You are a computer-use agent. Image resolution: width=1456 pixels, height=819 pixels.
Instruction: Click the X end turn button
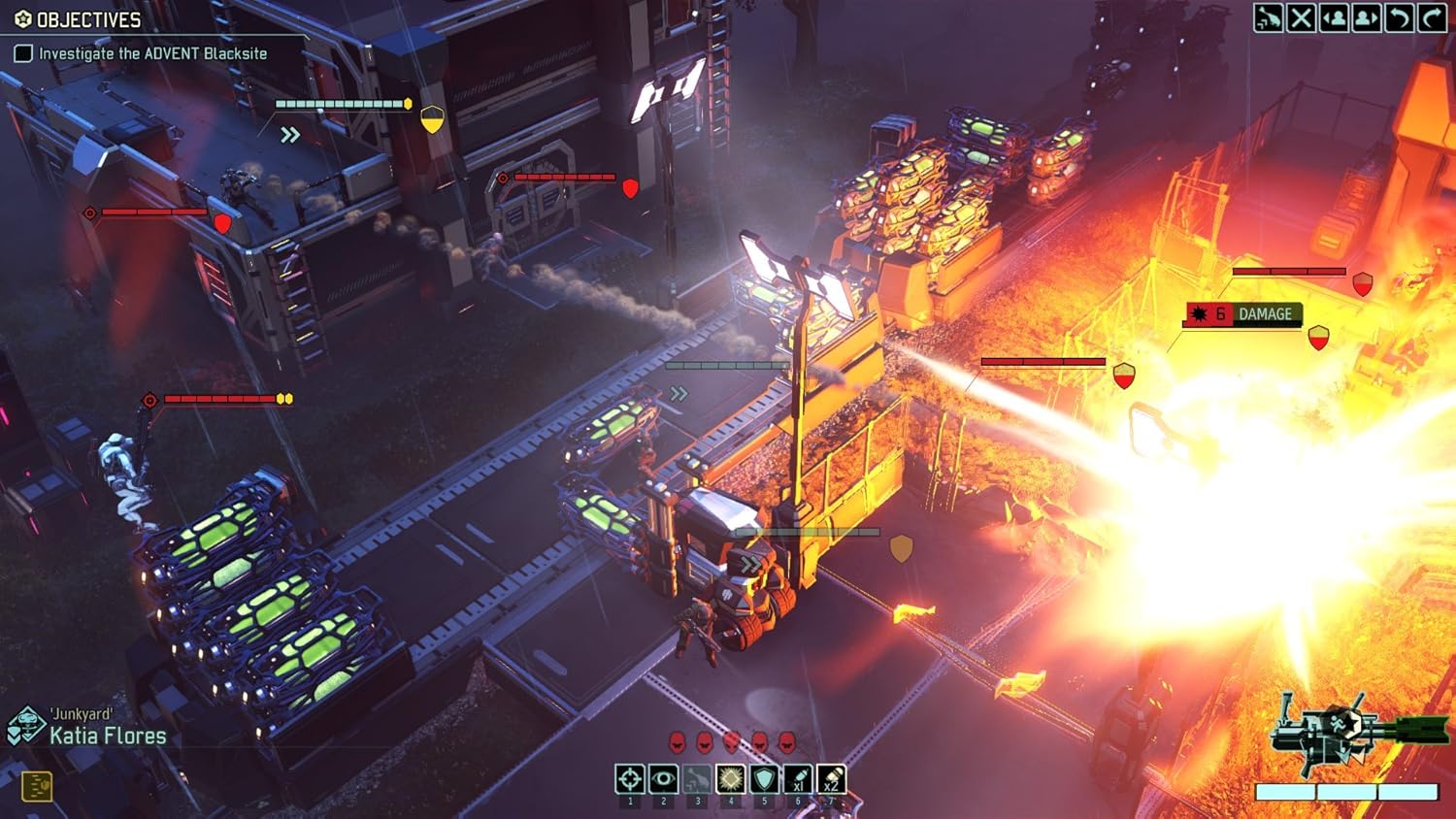[1301, 18]
